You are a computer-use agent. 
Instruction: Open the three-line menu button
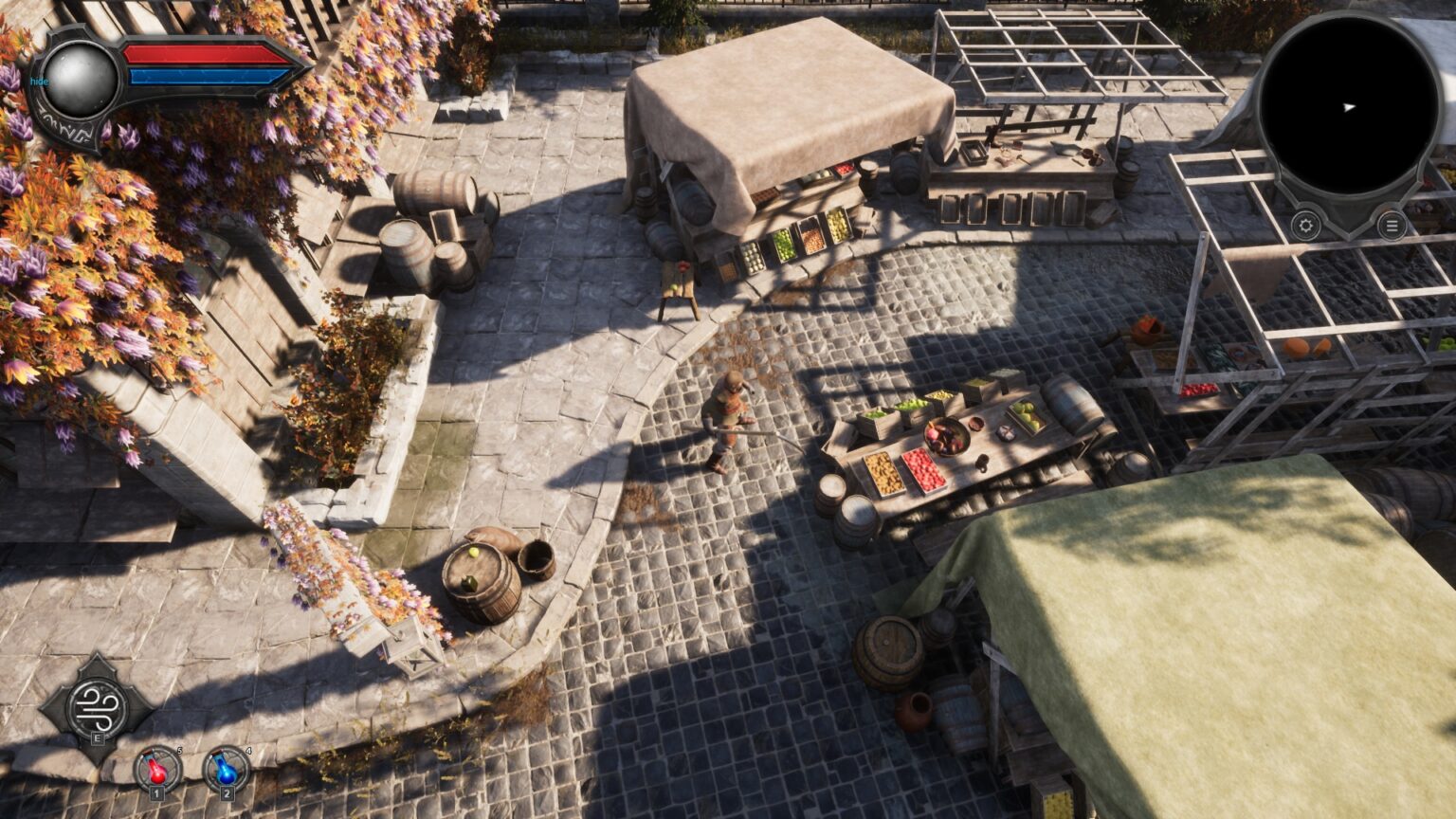1391,226
